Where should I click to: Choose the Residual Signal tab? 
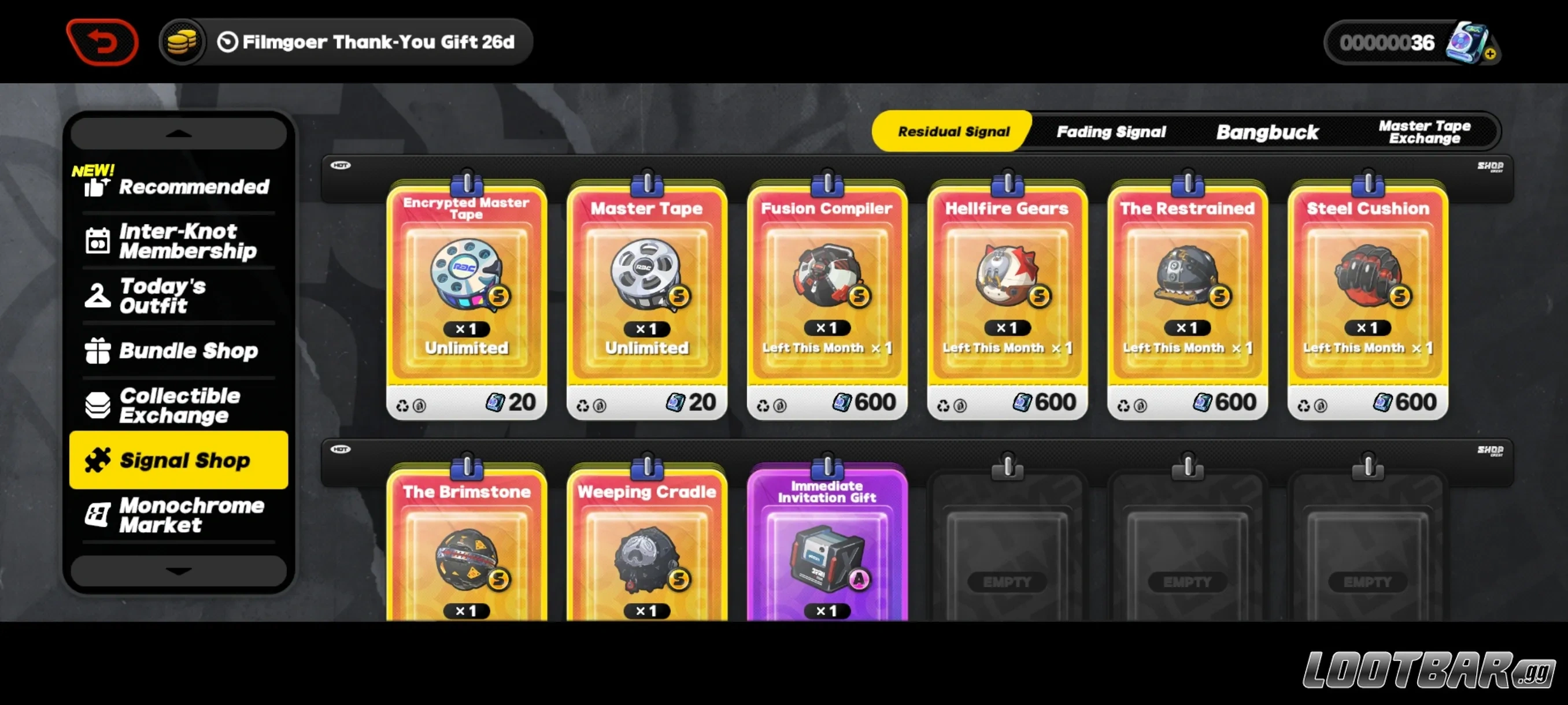pos(953,131)
